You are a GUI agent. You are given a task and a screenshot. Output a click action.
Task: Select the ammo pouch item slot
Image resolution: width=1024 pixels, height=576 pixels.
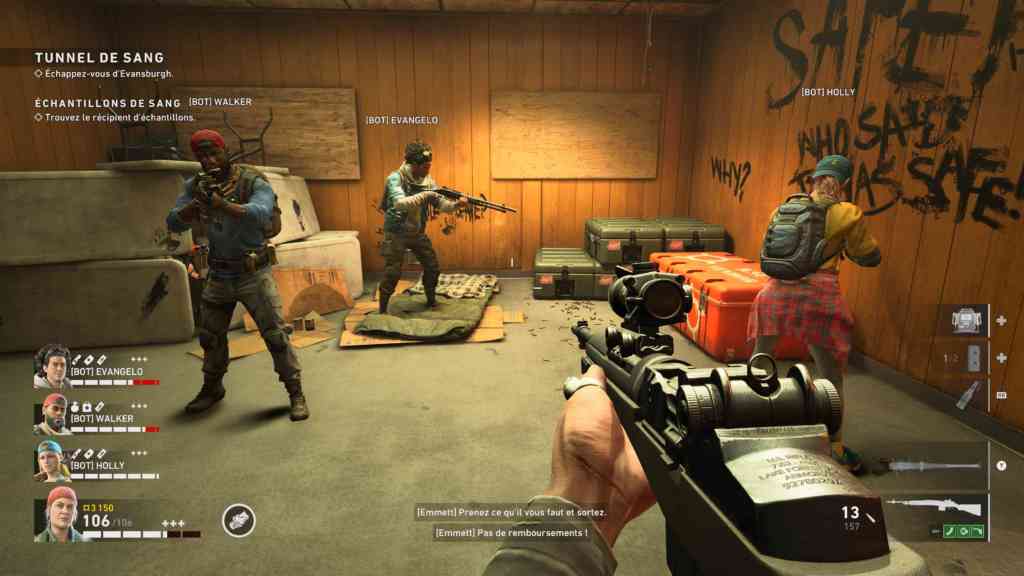click(964, 321)
